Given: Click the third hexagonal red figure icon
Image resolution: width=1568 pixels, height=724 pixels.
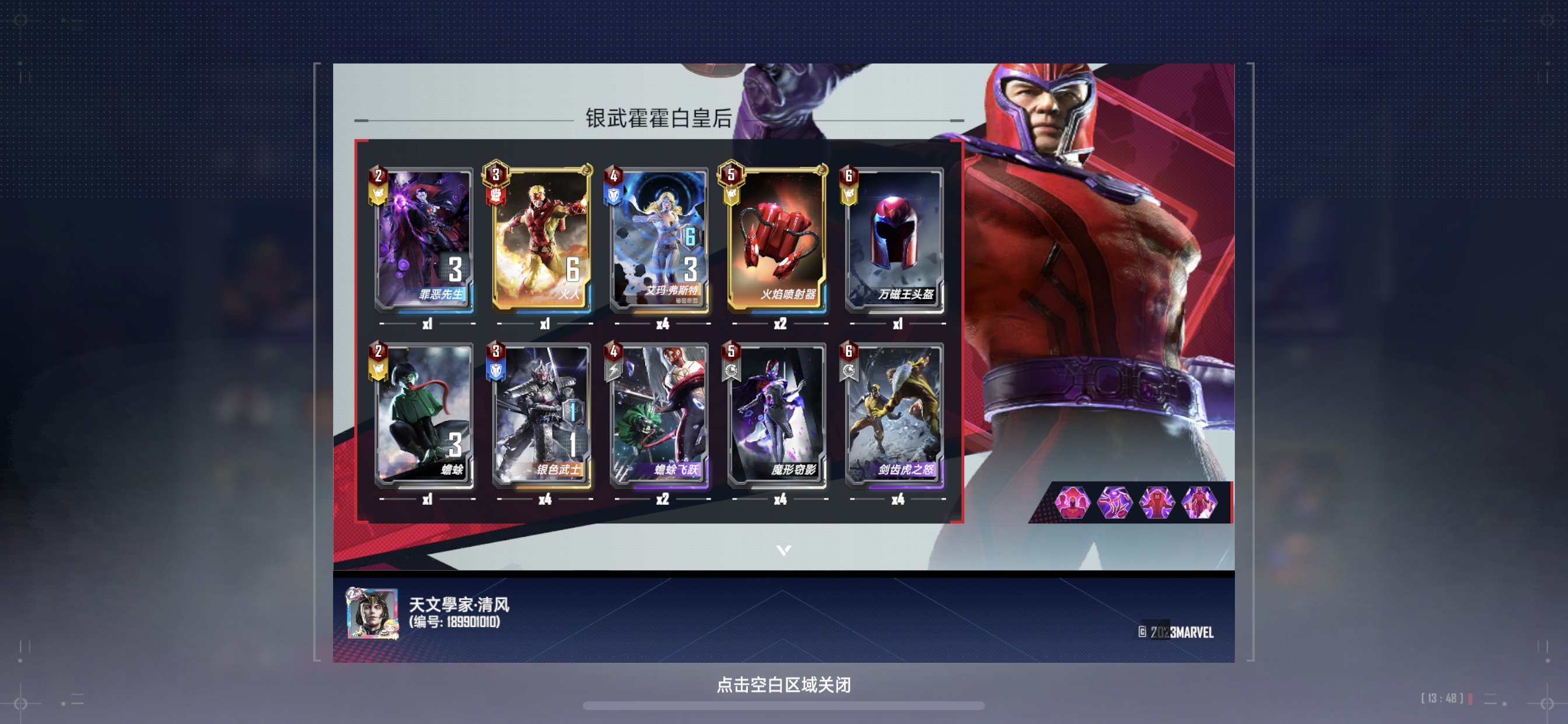Looking at the screenshot, I should click(x=1157, y=504).
